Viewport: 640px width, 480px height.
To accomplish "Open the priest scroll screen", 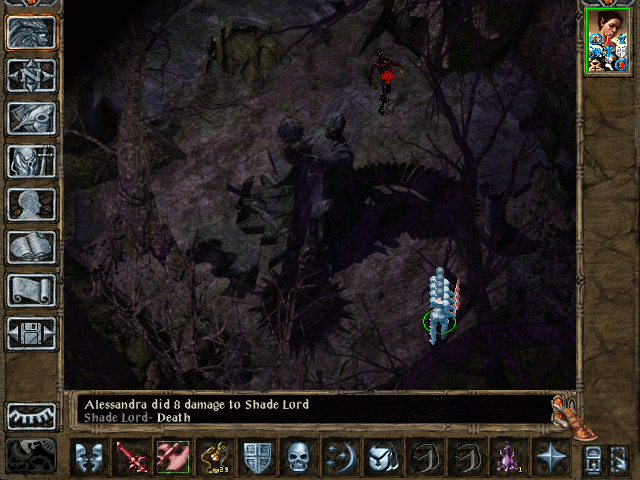I will pyautogui.click(x=31, y=289).
